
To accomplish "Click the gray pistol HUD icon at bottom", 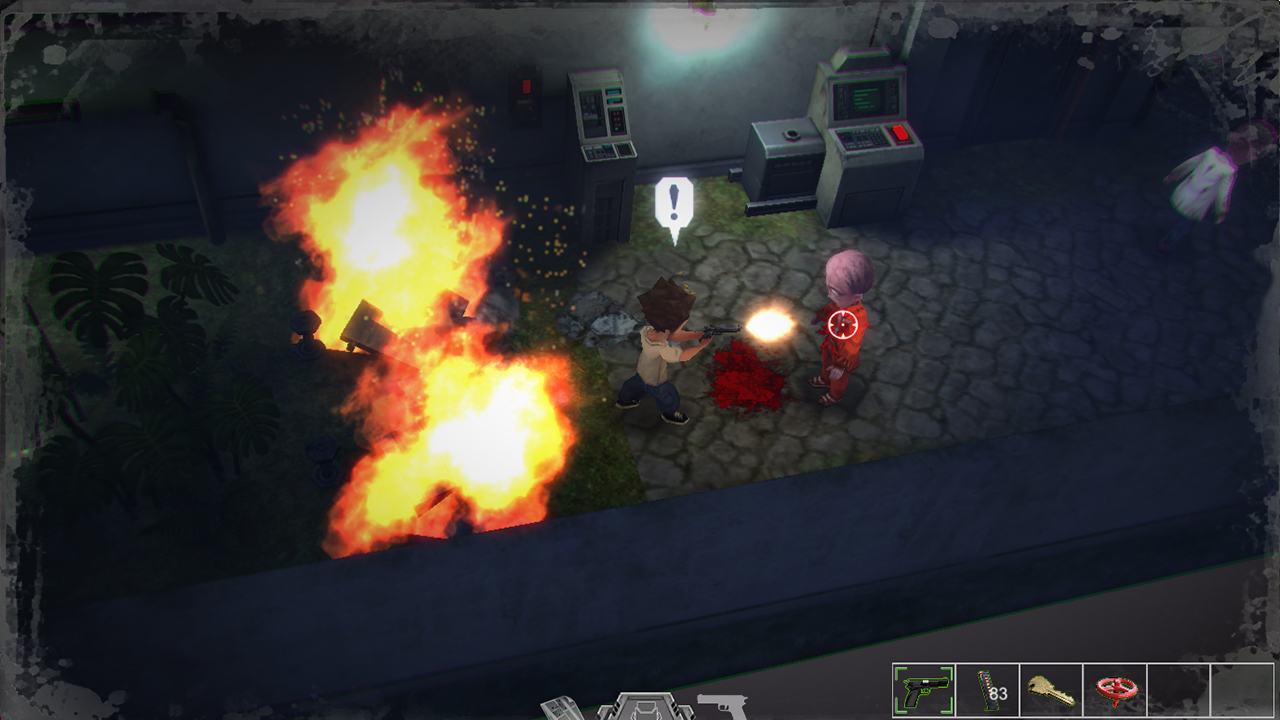I will (724, 704).
